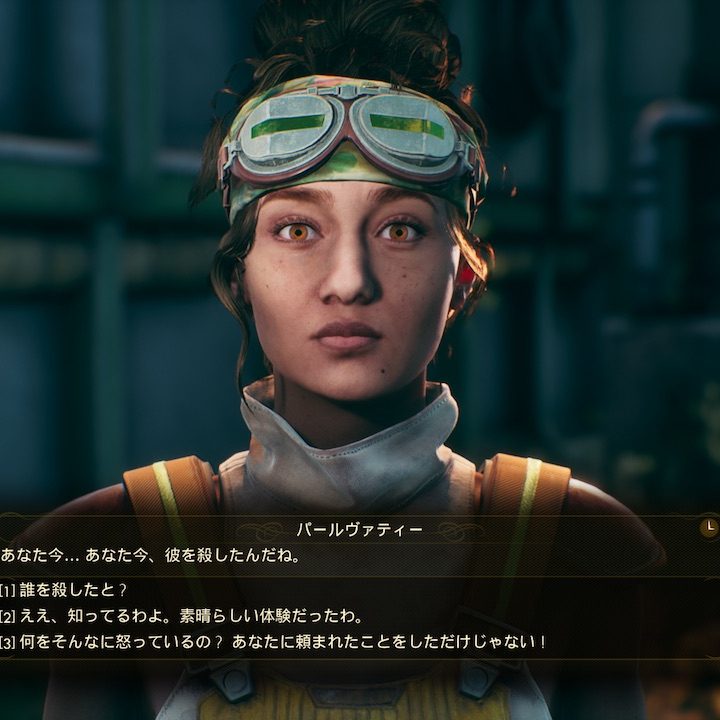Select reply 2 starting with "ええ、知ってるわよ"

click(190, 616)
